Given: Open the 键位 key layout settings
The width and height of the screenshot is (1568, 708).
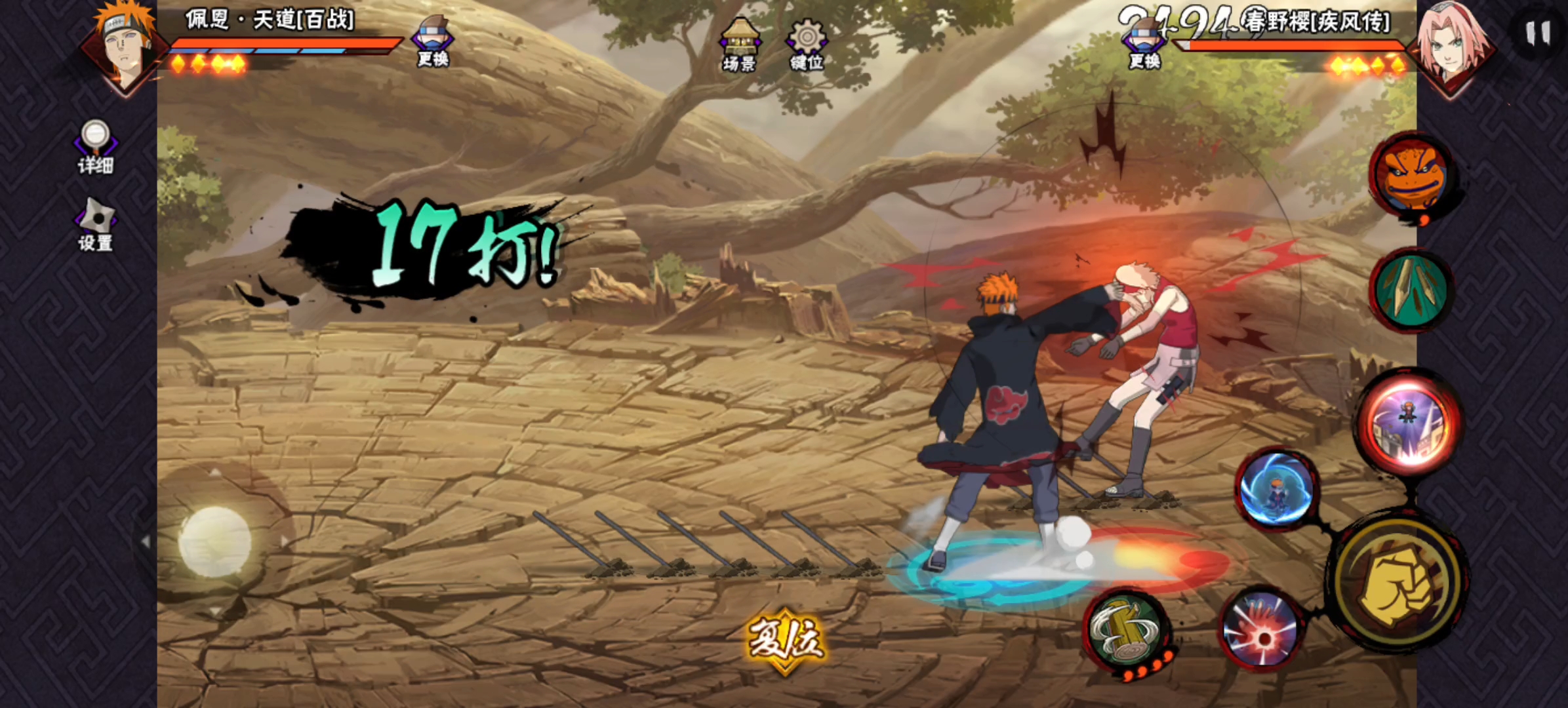Looking at the screenshot, I should click(x=807, y=44).
